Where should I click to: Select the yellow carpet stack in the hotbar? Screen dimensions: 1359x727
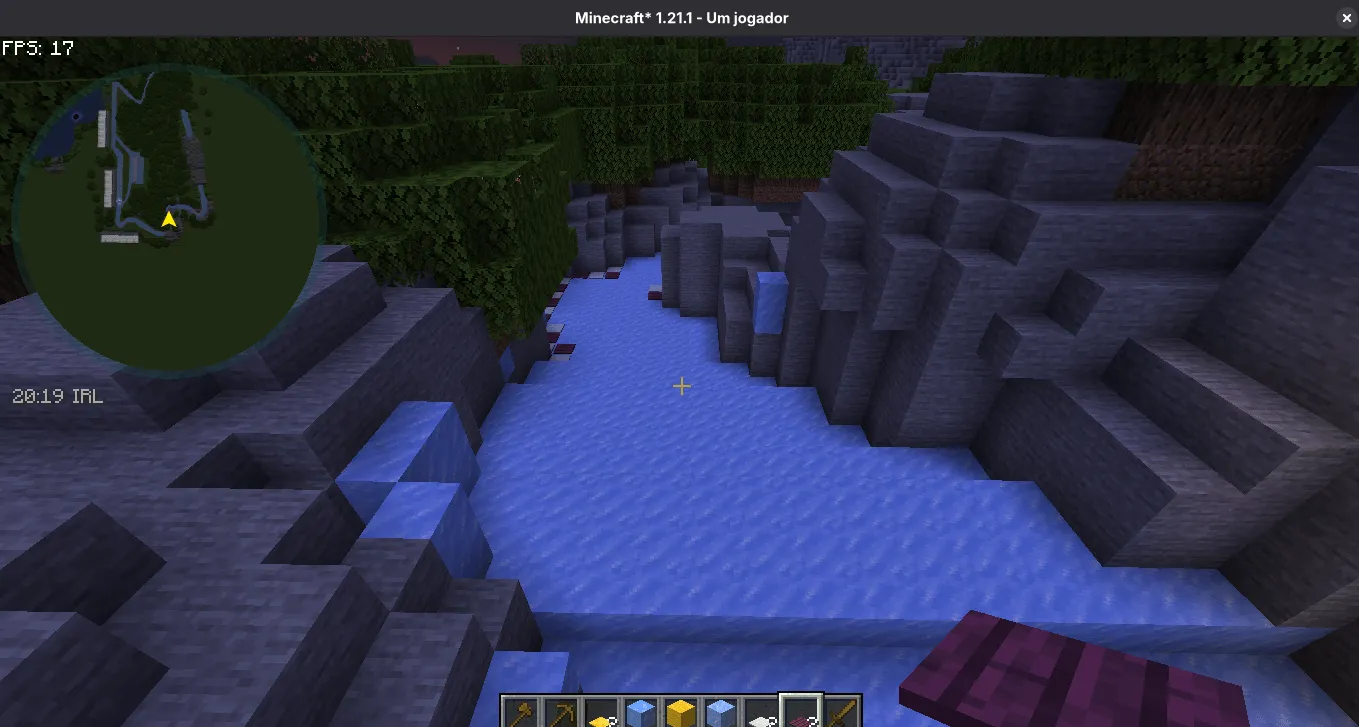coord(602,712)
